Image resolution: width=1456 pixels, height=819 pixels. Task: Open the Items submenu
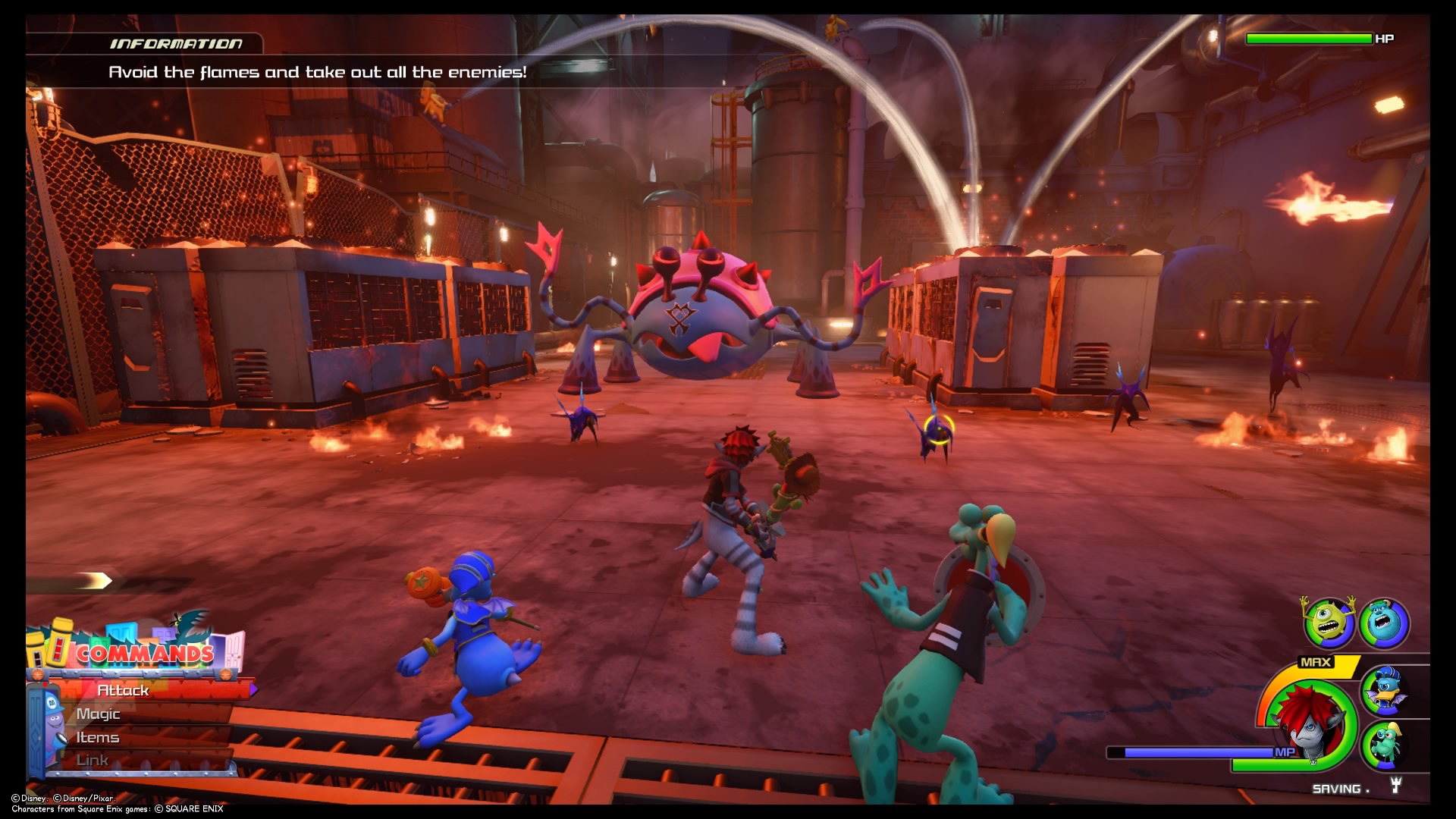(x=97, y=739)
